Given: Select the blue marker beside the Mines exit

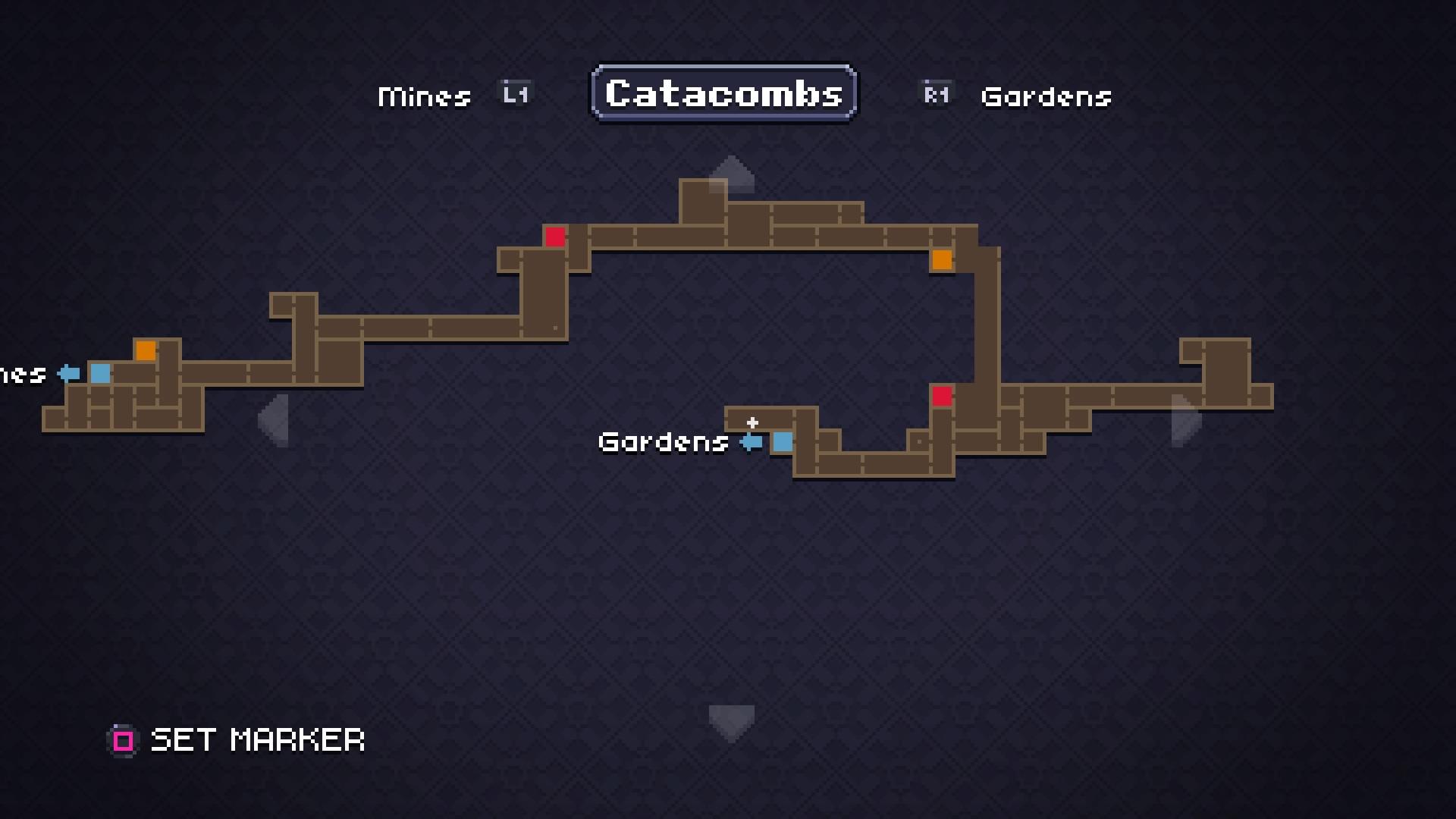Looking at the screenshot, I should coord(100,373).
